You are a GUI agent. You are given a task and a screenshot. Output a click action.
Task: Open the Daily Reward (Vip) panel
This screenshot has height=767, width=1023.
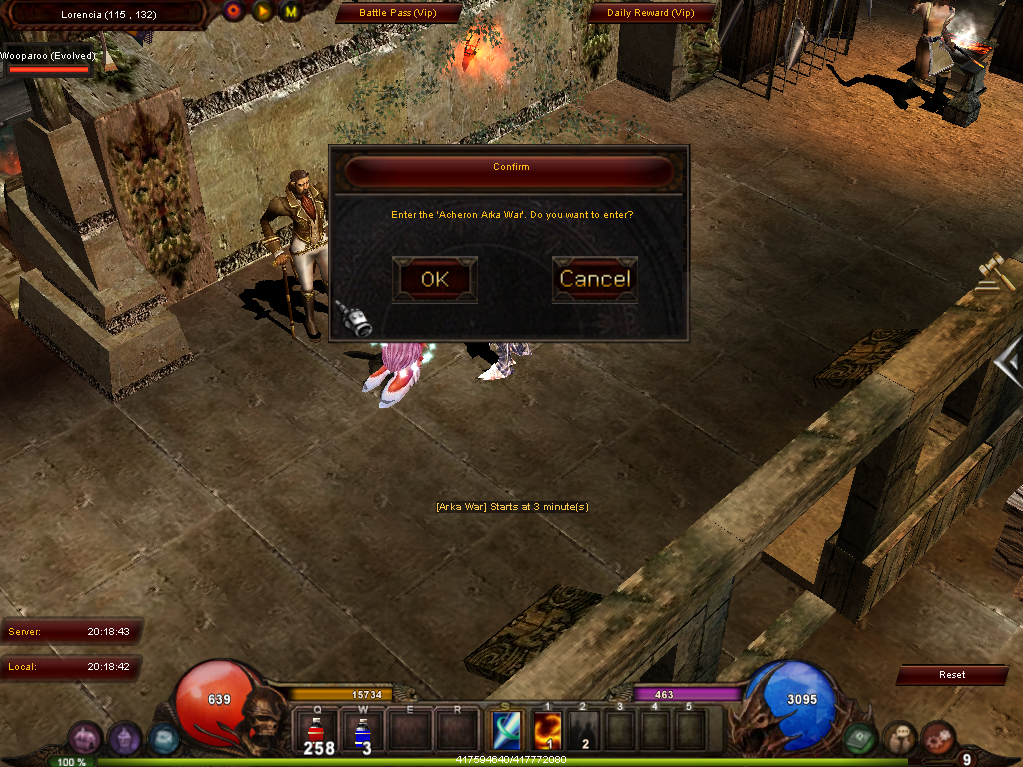(x=650, y=13)
